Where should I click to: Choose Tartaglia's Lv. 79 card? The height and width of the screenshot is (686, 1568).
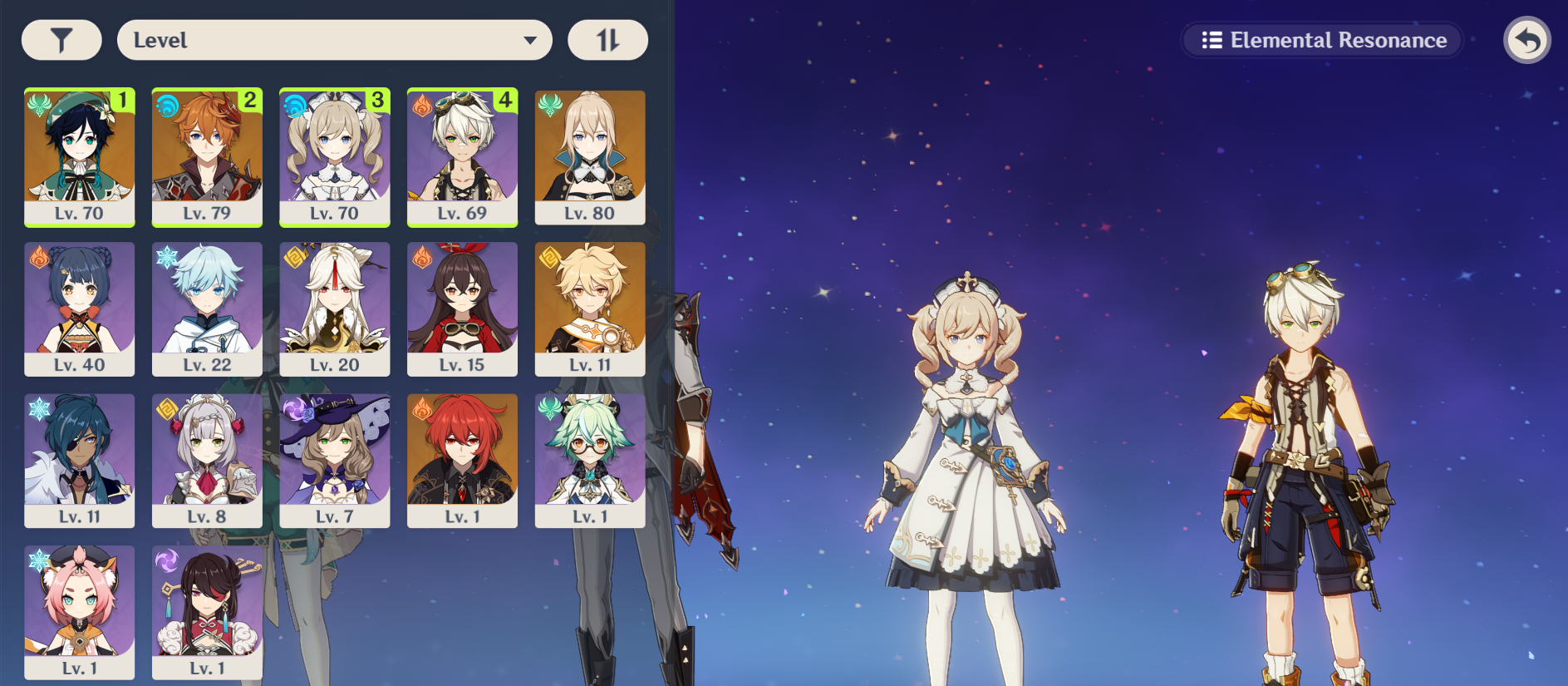coord(207,156)
